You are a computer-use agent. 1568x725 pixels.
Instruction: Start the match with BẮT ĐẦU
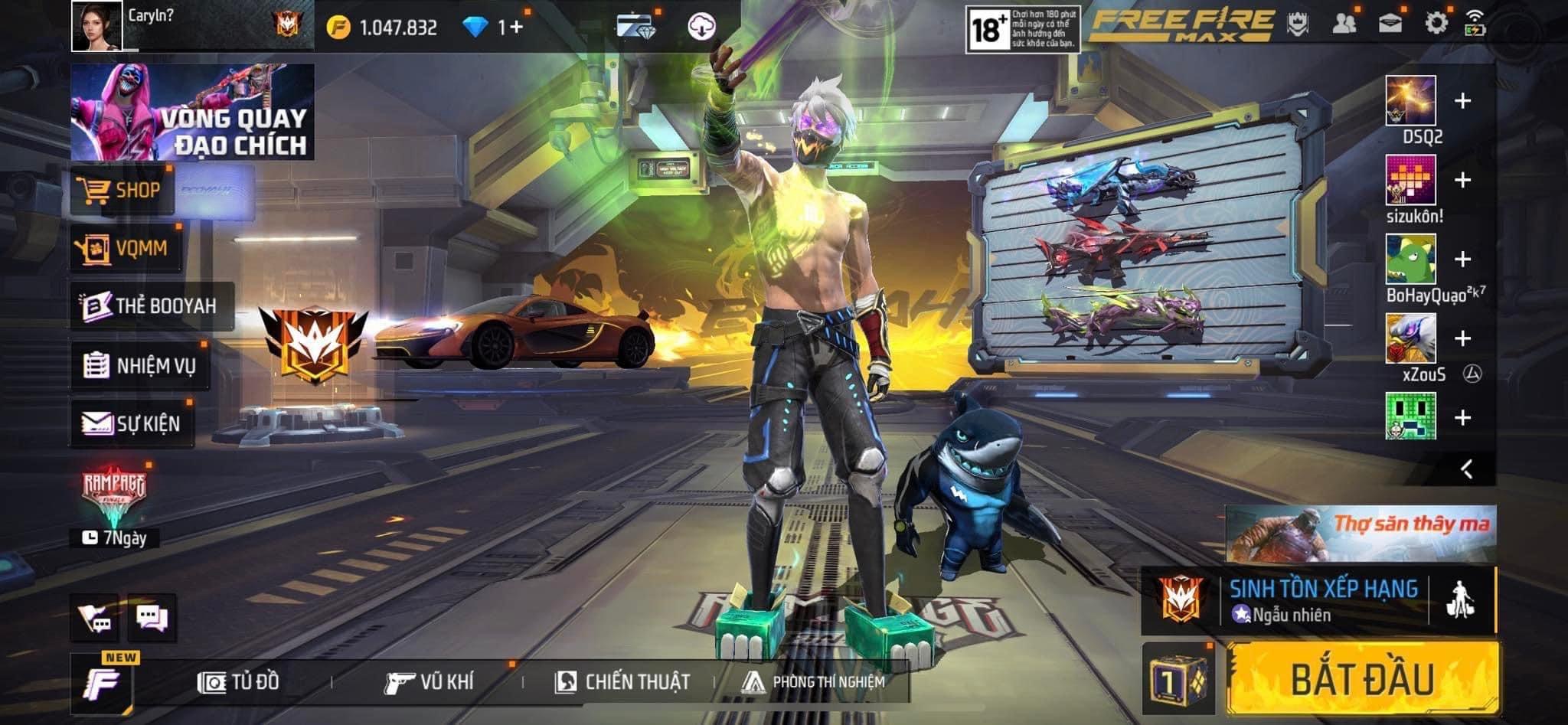(x=1363, y=679)
